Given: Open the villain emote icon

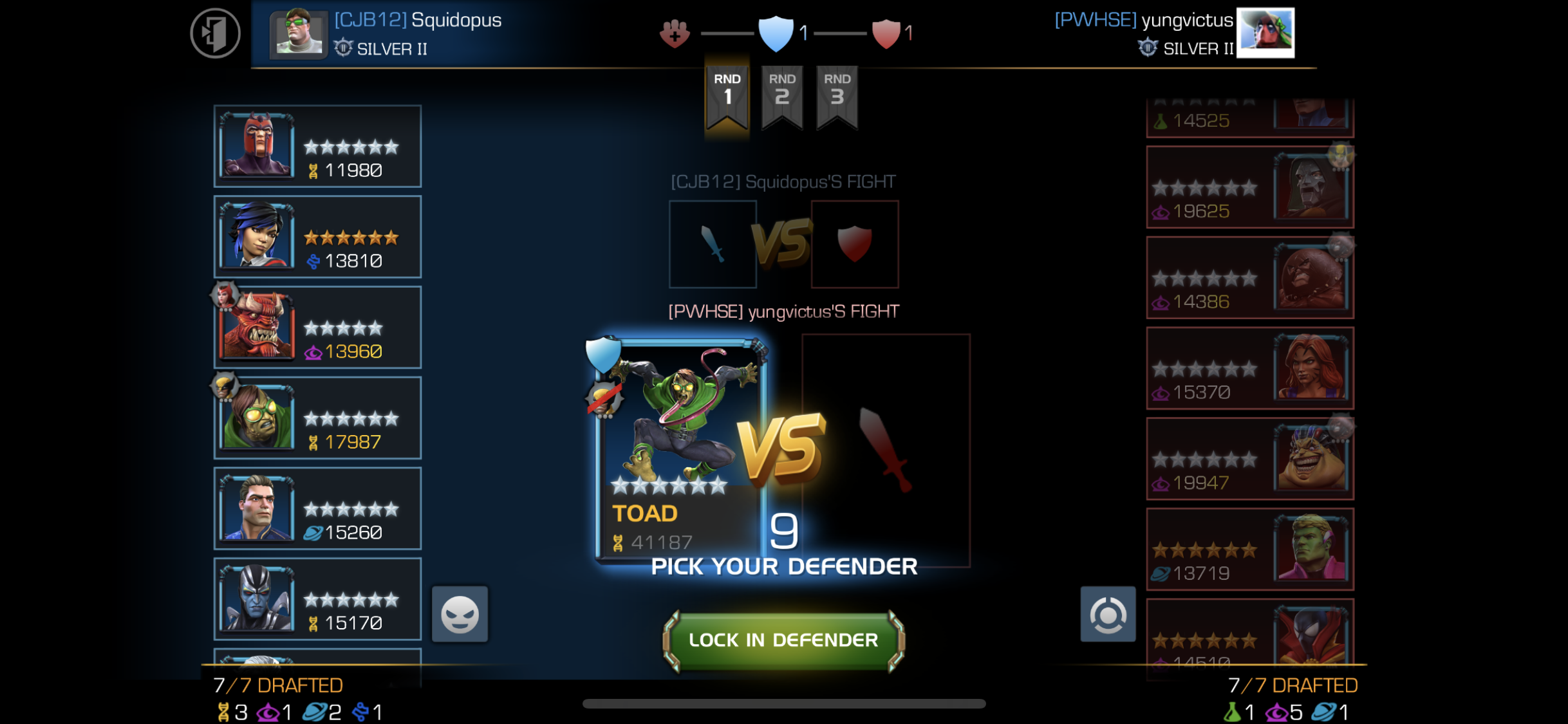Looking at the screenshot, I should click(460, 613).
